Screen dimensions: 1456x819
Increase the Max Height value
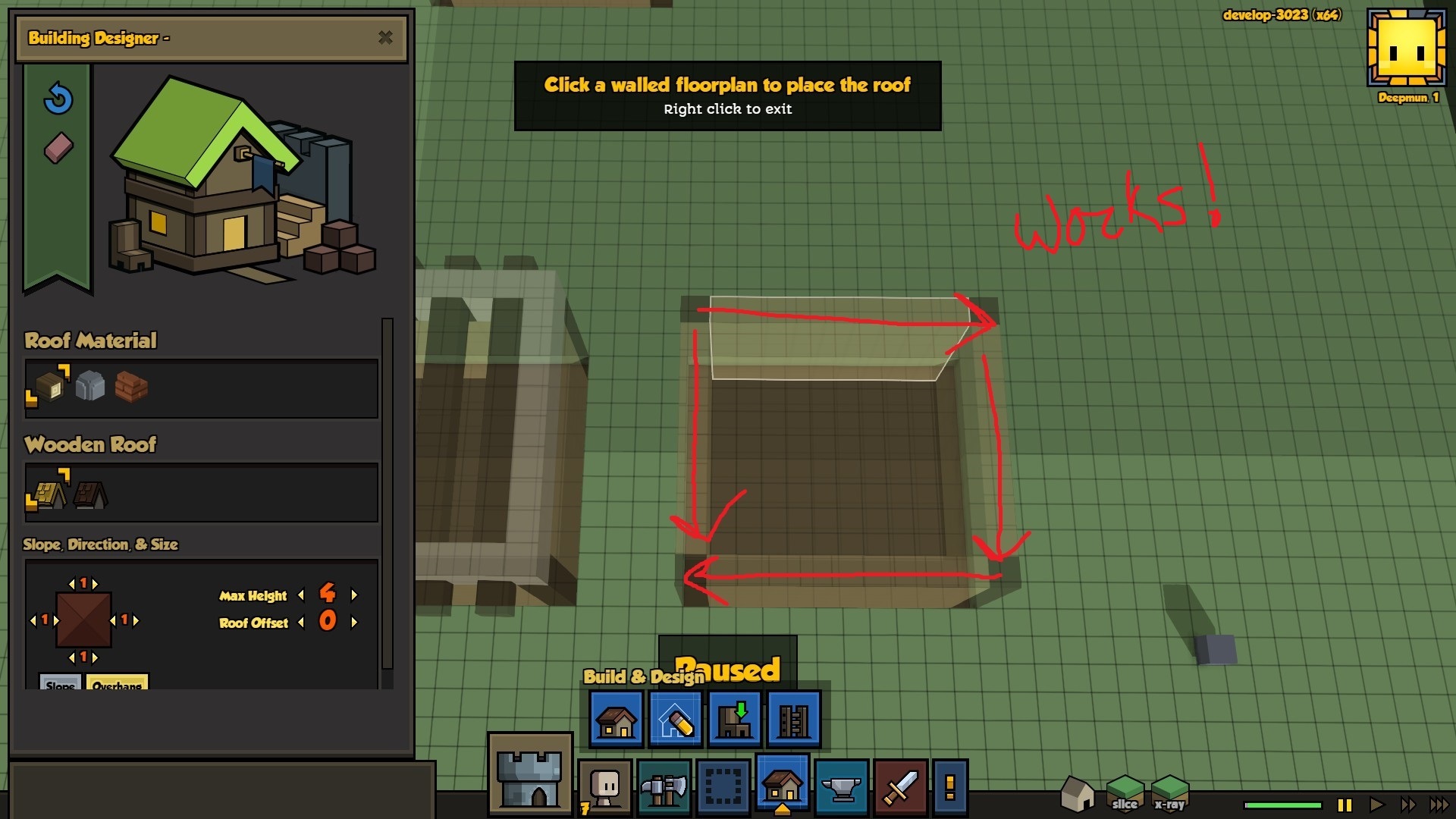click(354, 595)
